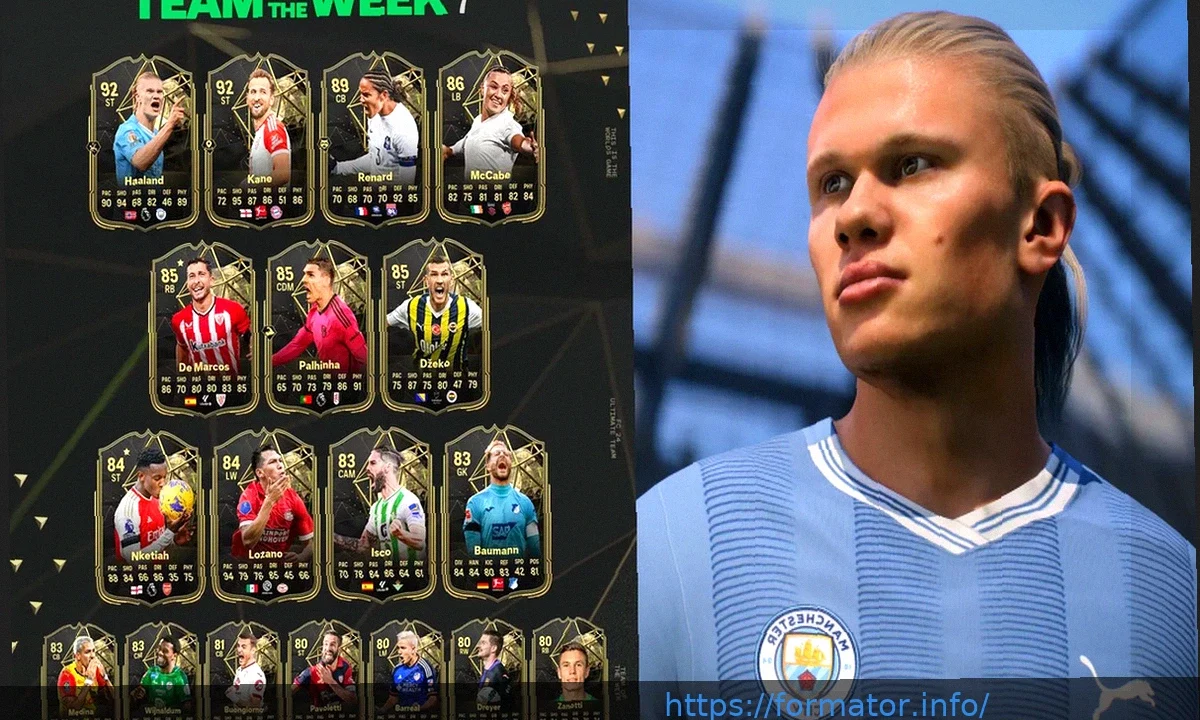Choose the Kane 92 ST card
The height and width of the screenshot is (720, 1200).
pyautogui.click(x=259, y=140)
